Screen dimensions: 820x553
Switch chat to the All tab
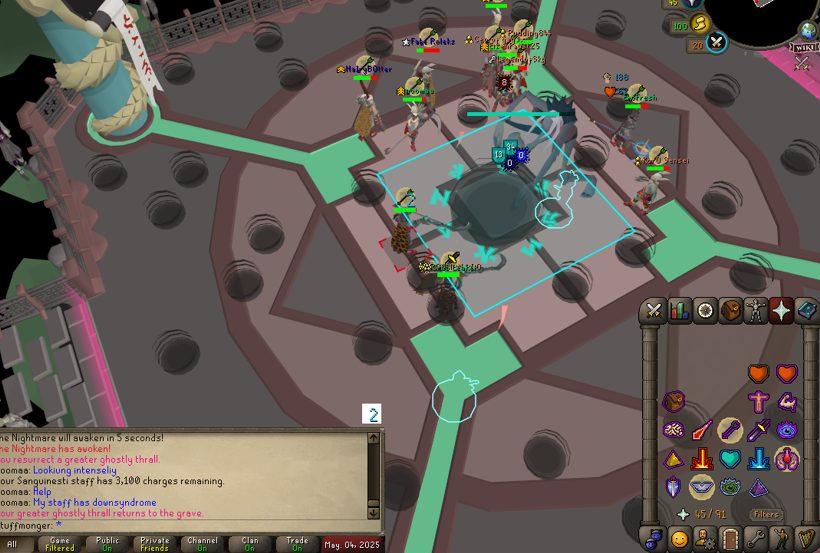pyautogui.click(x=13, y=545)
